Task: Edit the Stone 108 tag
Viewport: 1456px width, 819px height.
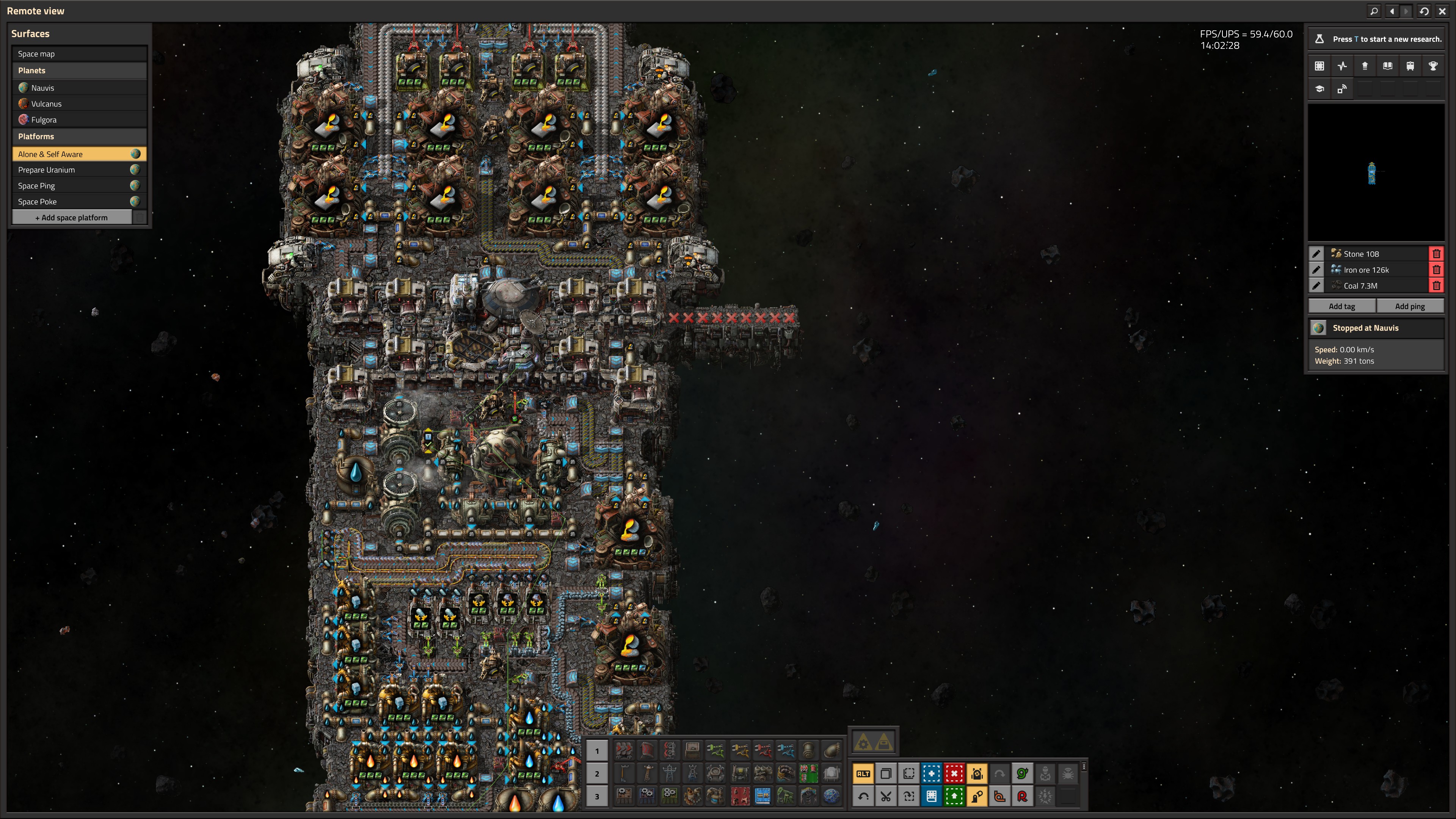Action: pyautogui.click(x=1316, y=254)
